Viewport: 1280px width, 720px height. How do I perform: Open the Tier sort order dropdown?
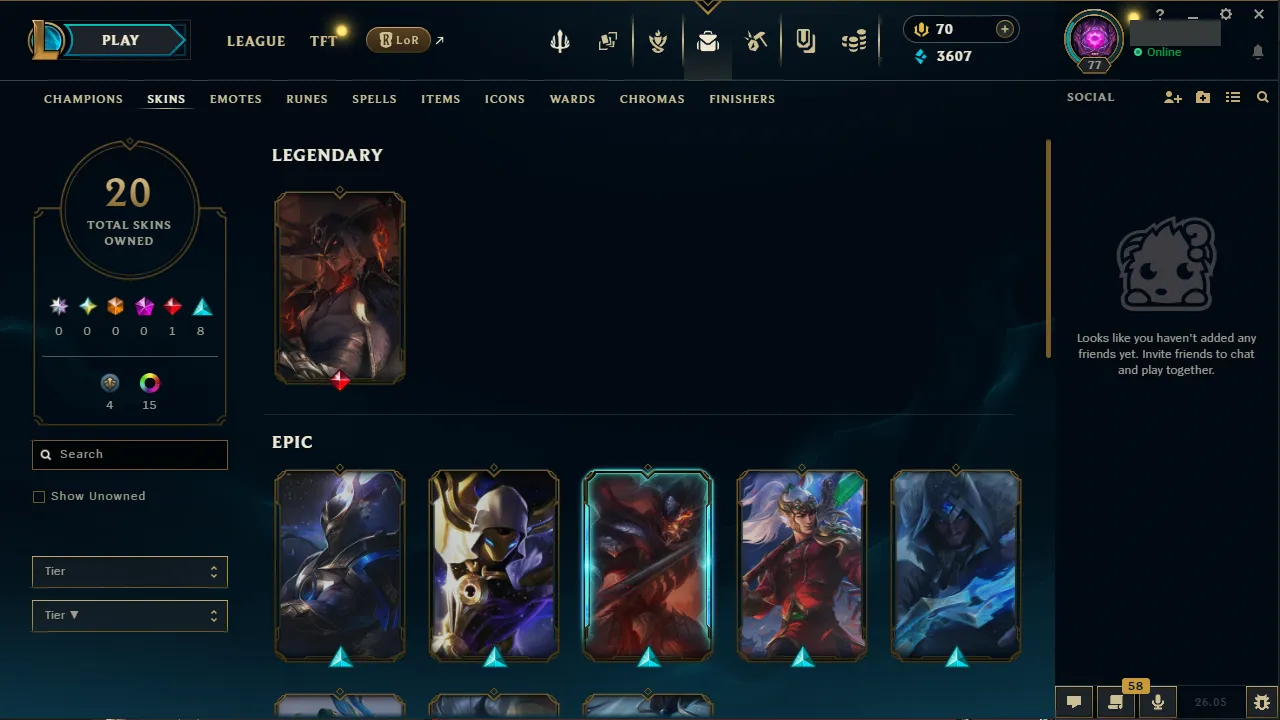[129, 615]
